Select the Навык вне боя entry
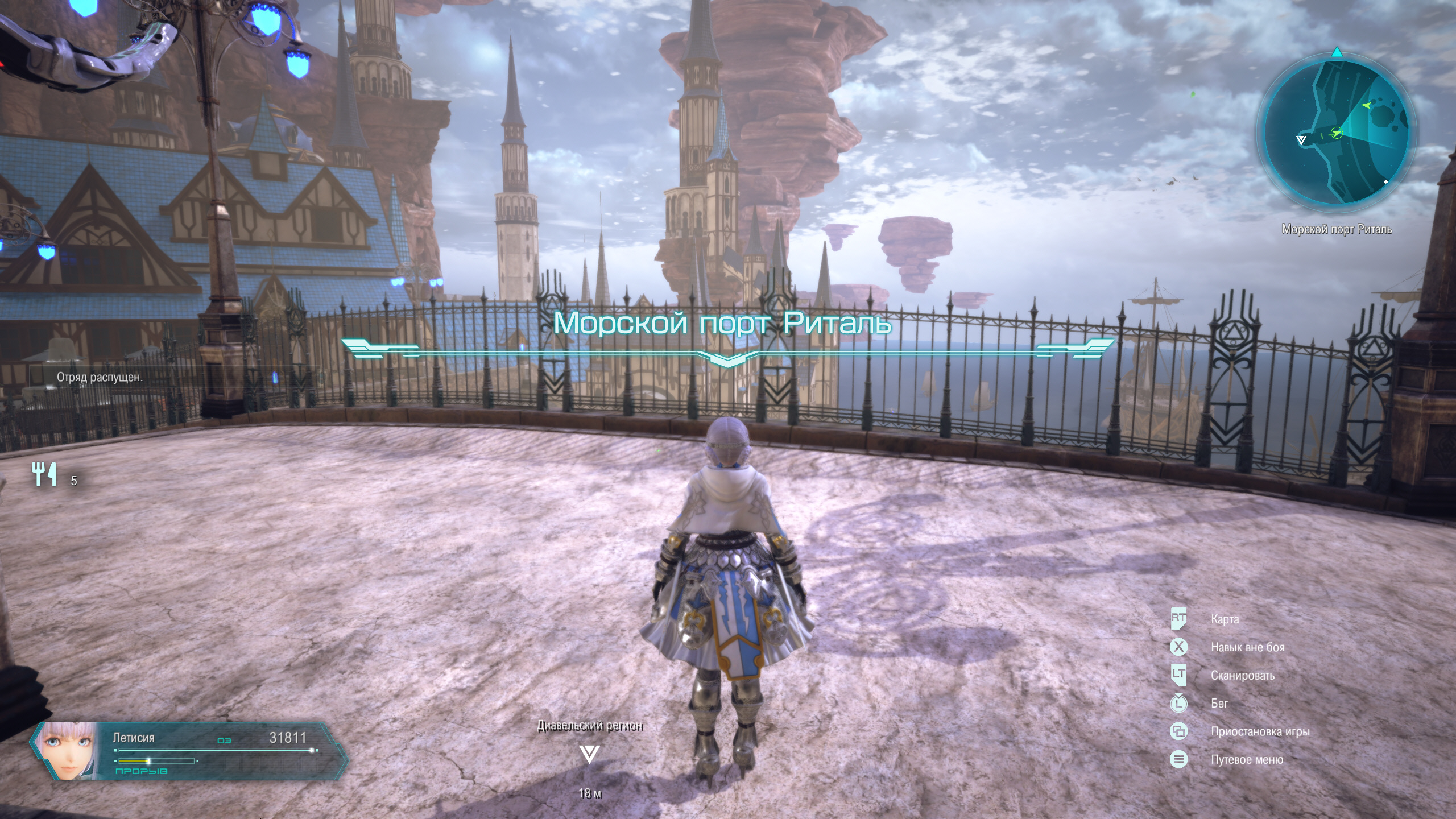This screenshot has width=1456, height=819. (x=1247, y=647)
